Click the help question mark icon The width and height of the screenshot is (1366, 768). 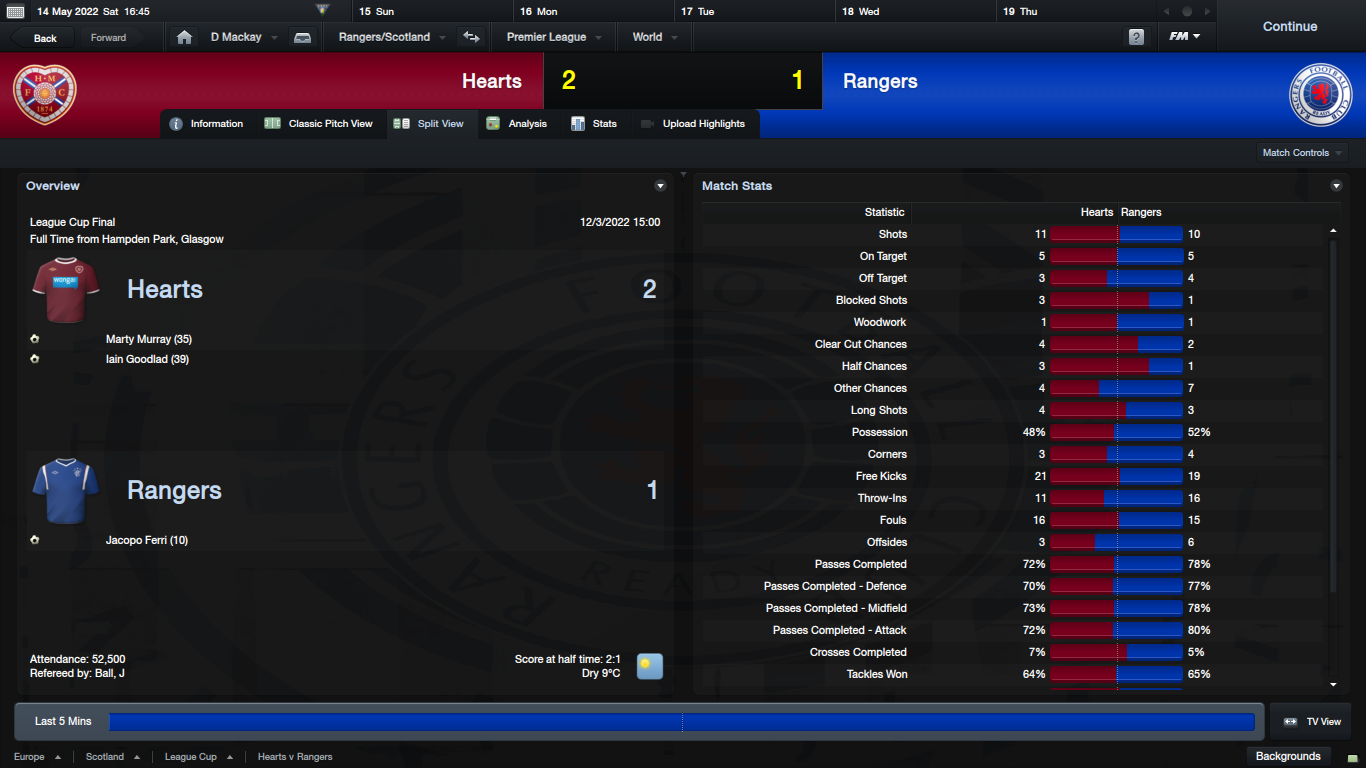click(x=1136, y=37)
